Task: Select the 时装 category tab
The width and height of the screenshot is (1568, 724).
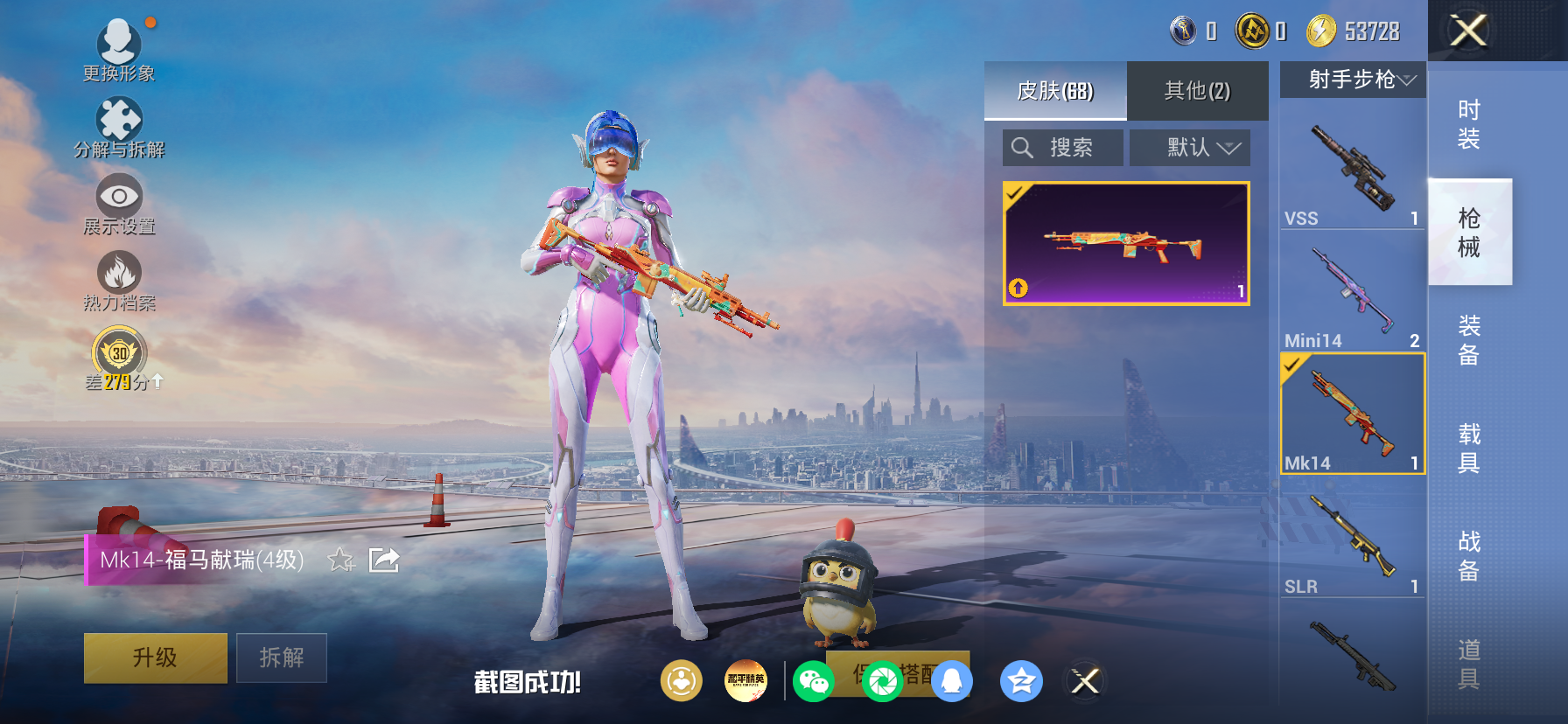Action: coord(1468,122)
